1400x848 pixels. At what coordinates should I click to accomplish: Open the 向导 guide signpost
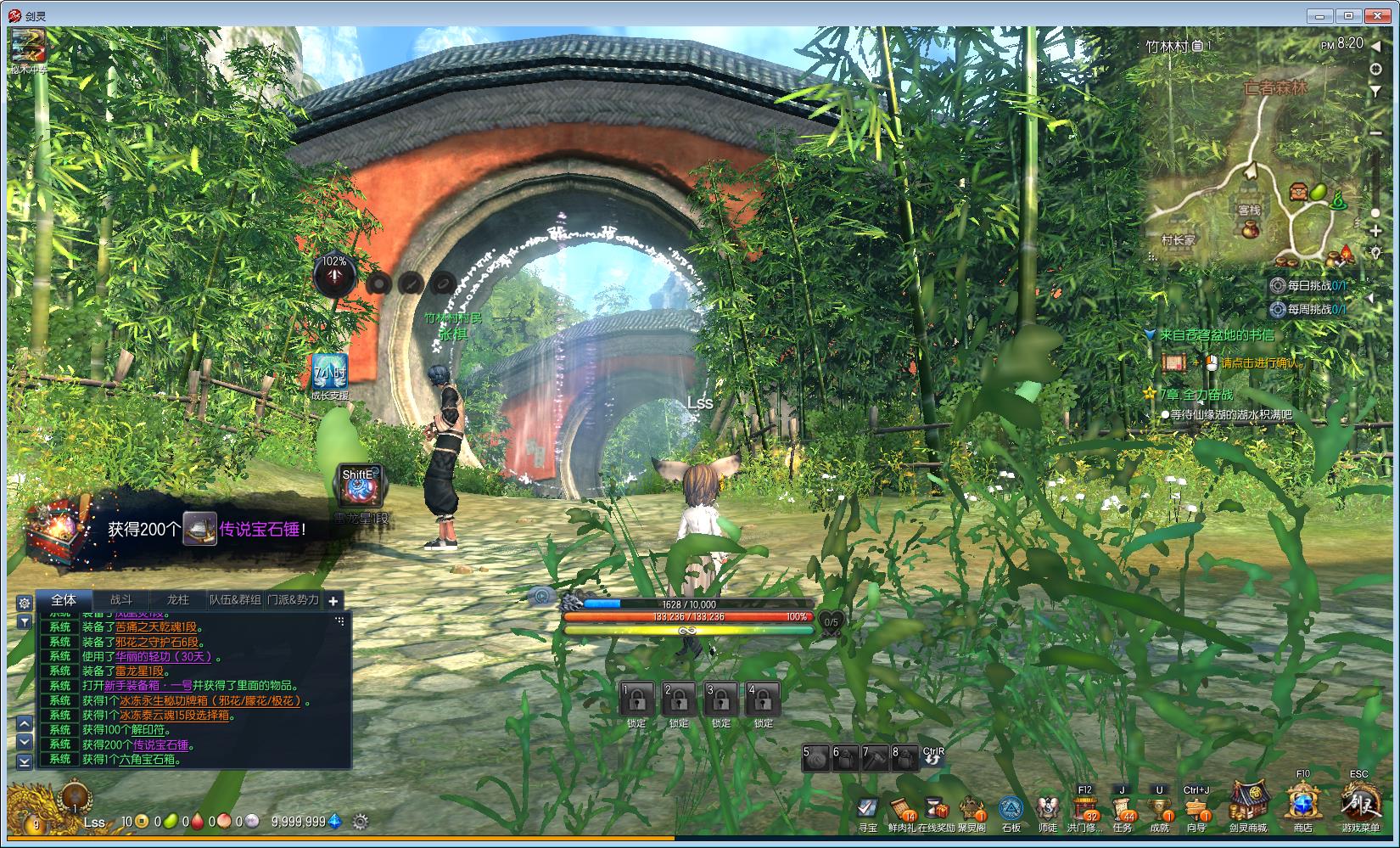pyautogui.click(x=1196, y=808)
